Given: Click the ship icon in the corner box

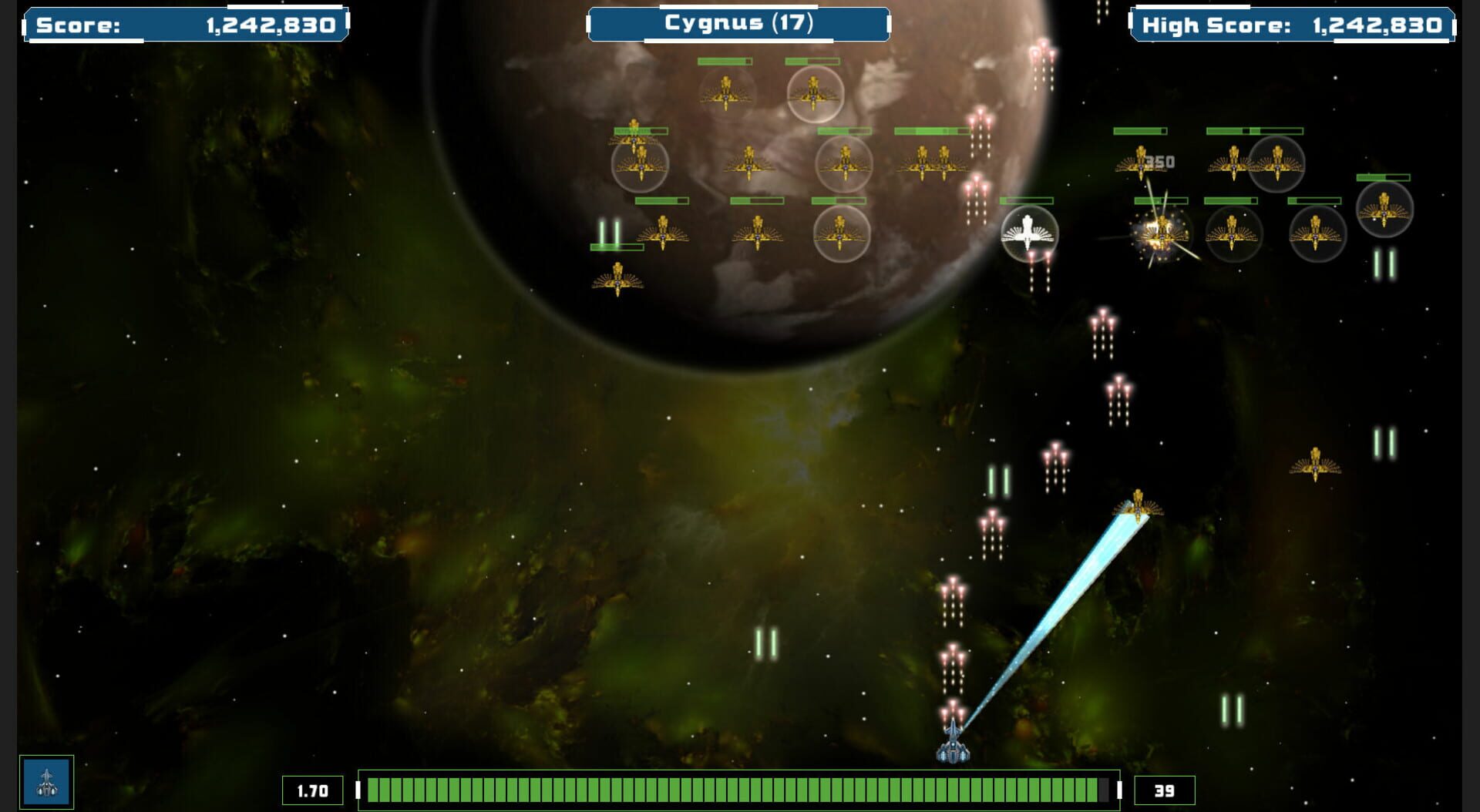Looking at the screenshot, I should [46, 782].
